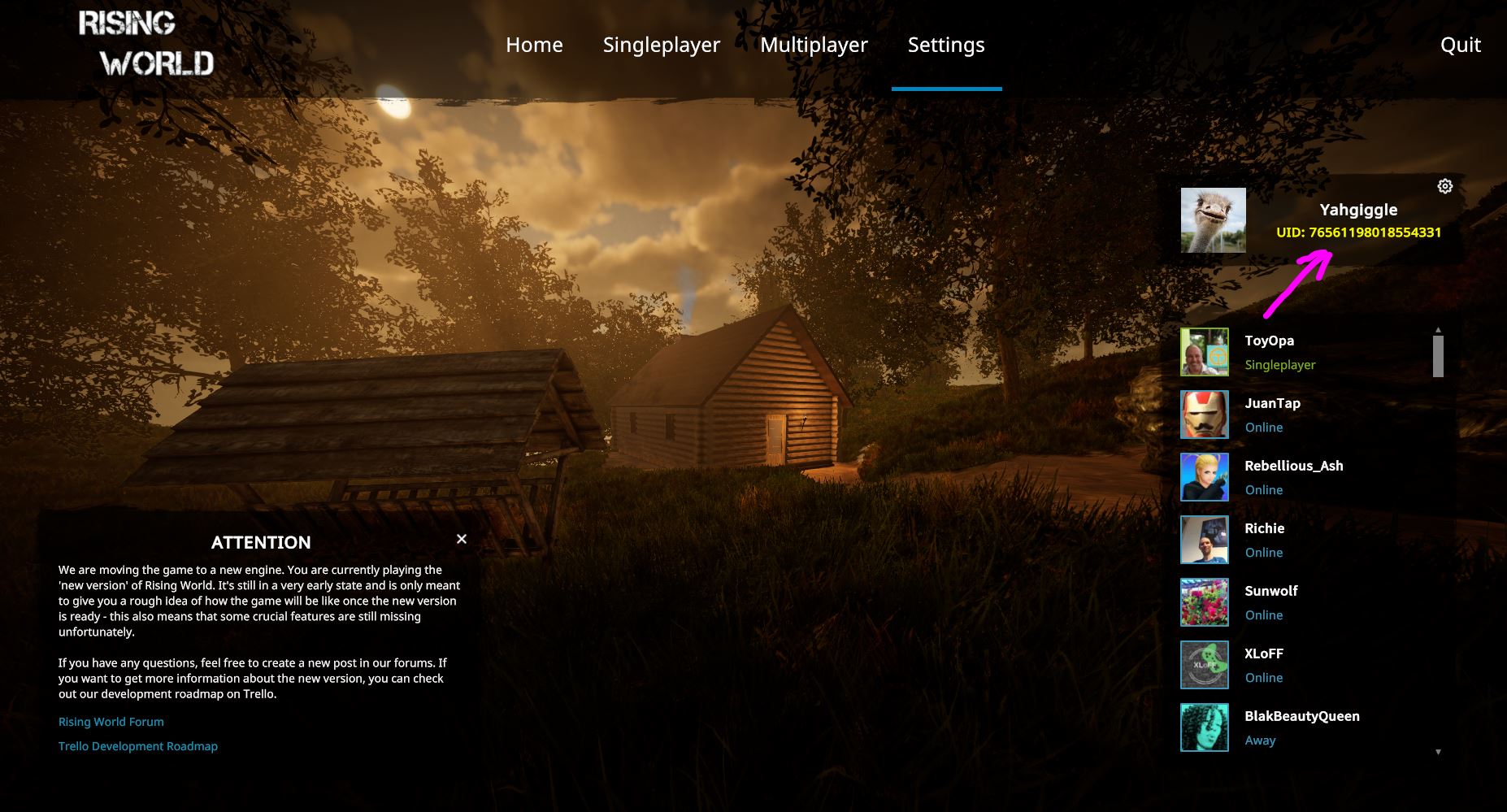Go to Singleplayer menu
Viewport: 1507px width, 812px height.
click(x=661, y=45)
